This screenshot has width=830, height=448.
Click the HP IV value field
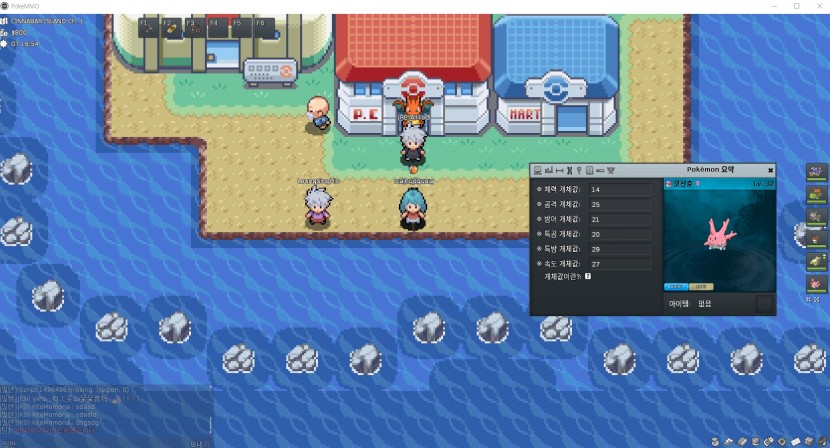tap(618, 189)
